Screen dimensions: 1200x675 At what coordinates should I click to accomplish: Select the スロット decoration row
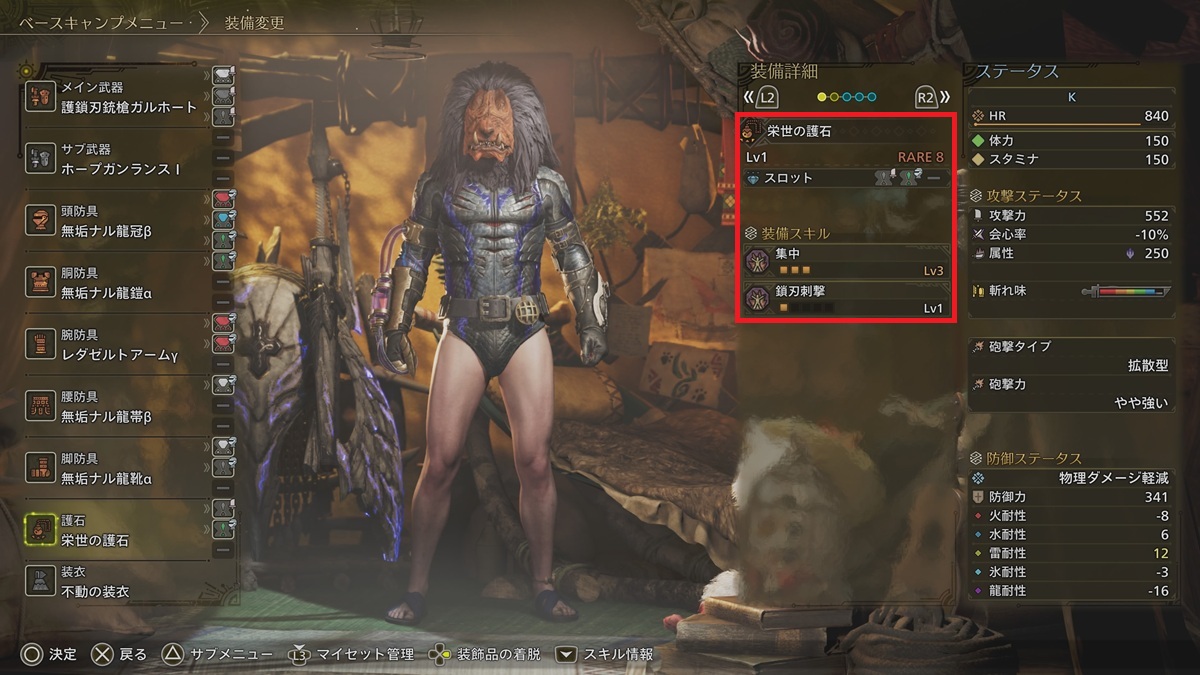845,178
